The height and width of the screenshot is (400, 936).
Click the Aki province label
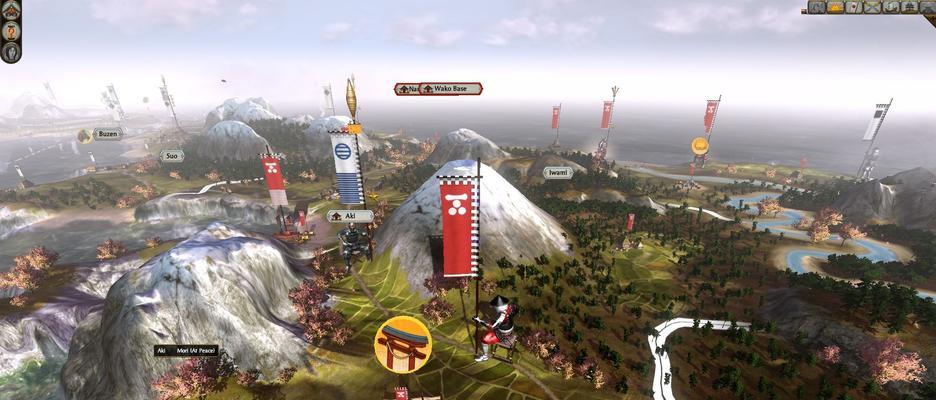coord(350,216)
